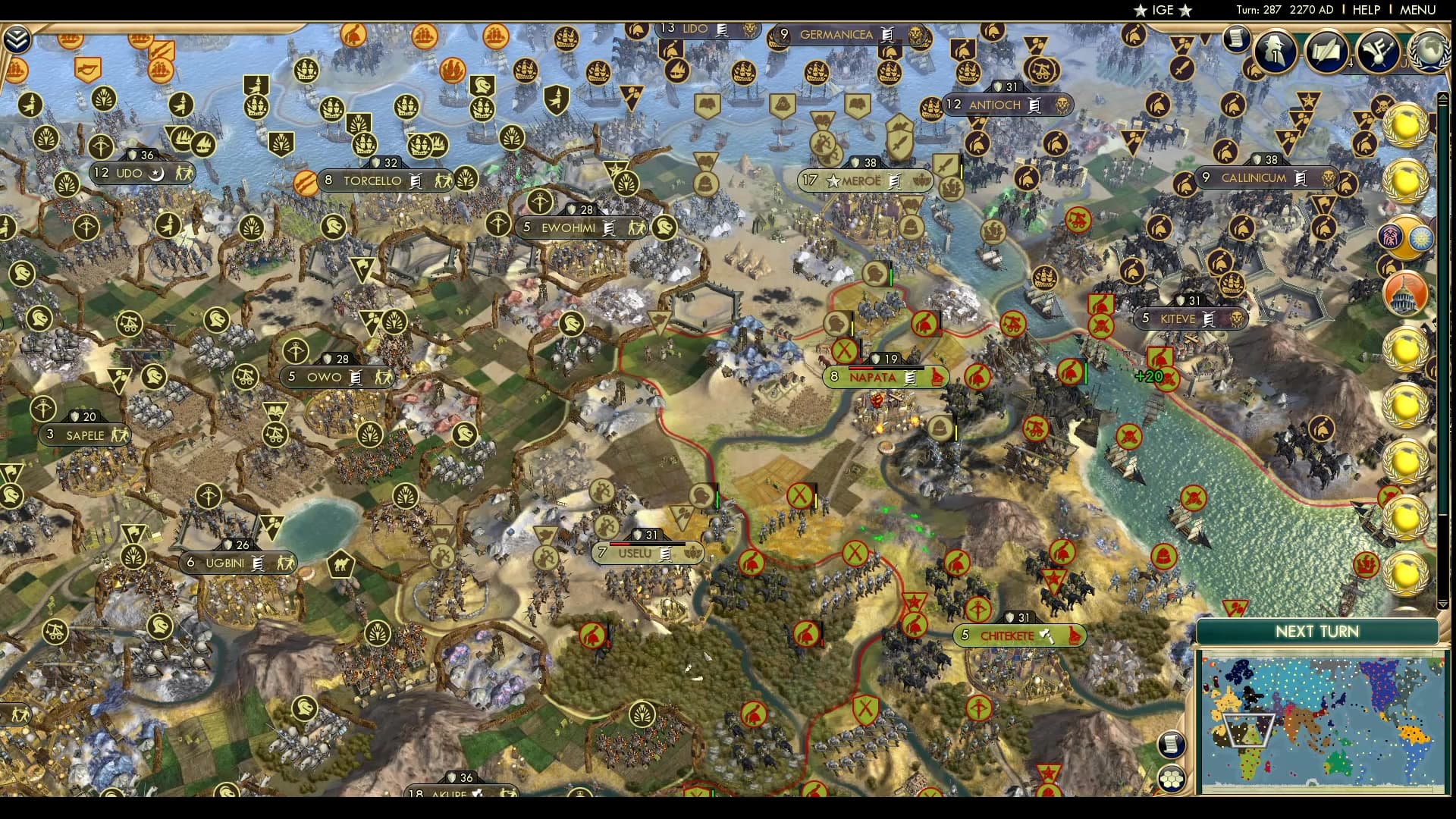Open the World Congress globe icon
Viewport: 1456px width, 819px height.
pyautogui.click(x=1428, y=50)
